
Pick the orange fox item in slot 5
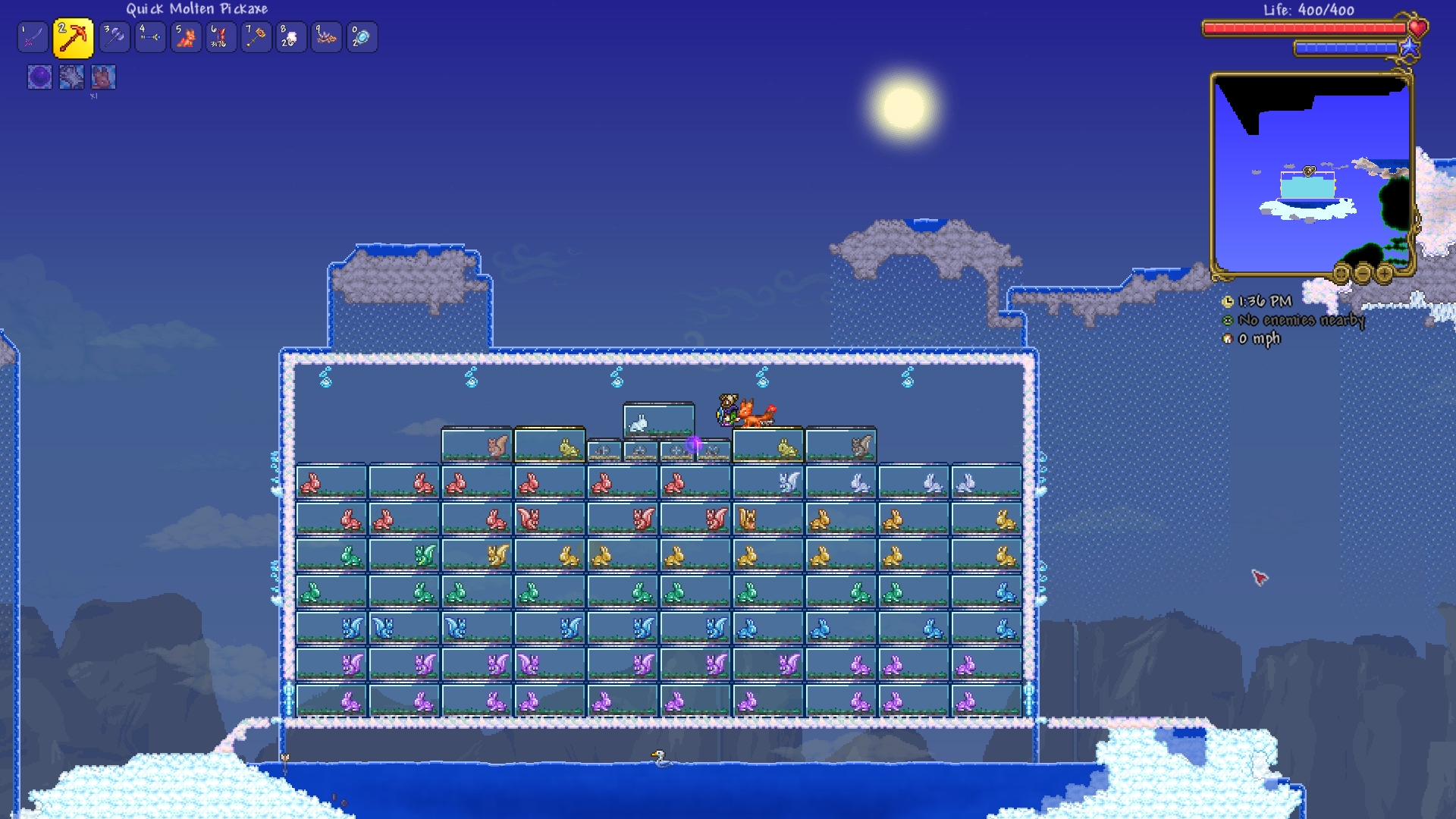pos(186,37)
